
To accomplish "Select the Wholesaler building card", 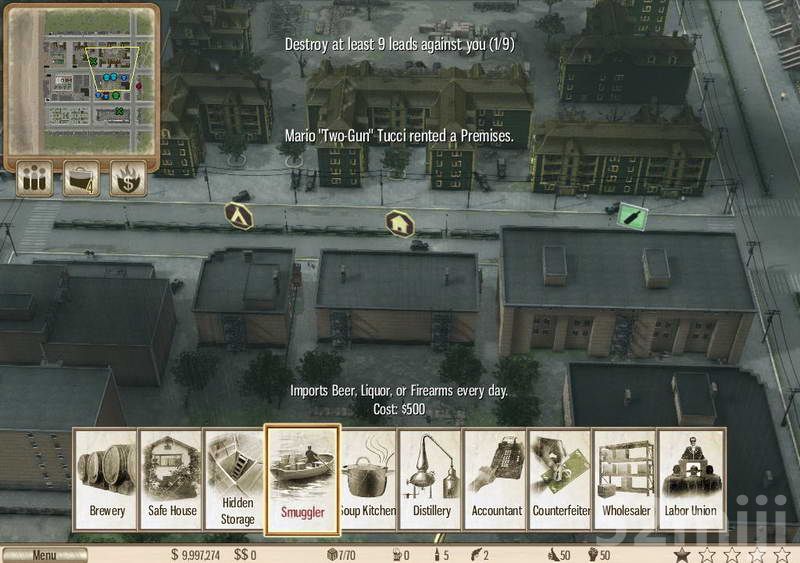I will coord(625,480).
